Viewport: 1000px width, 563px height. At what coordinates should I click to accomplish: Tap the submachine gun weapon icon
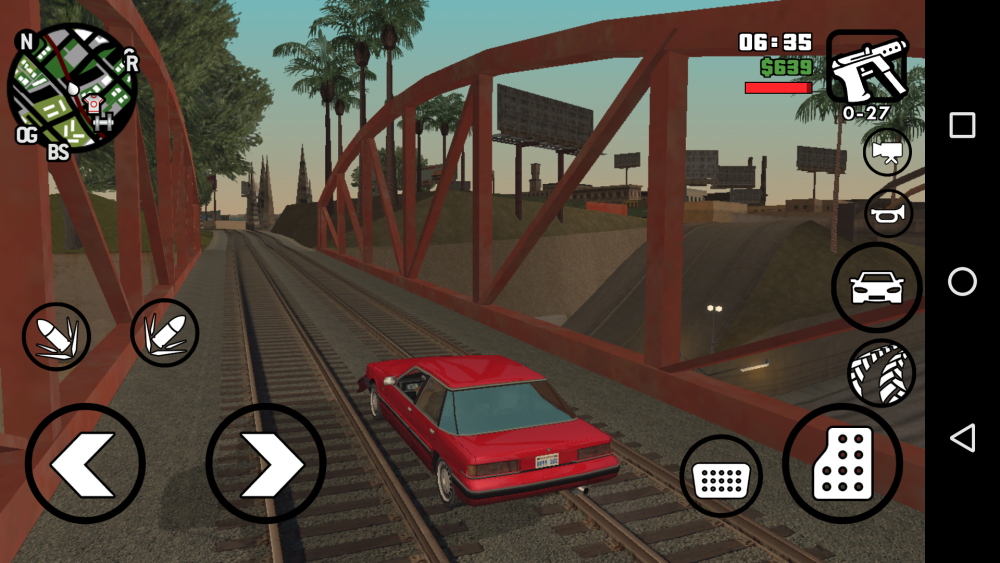tap(866, 67)
